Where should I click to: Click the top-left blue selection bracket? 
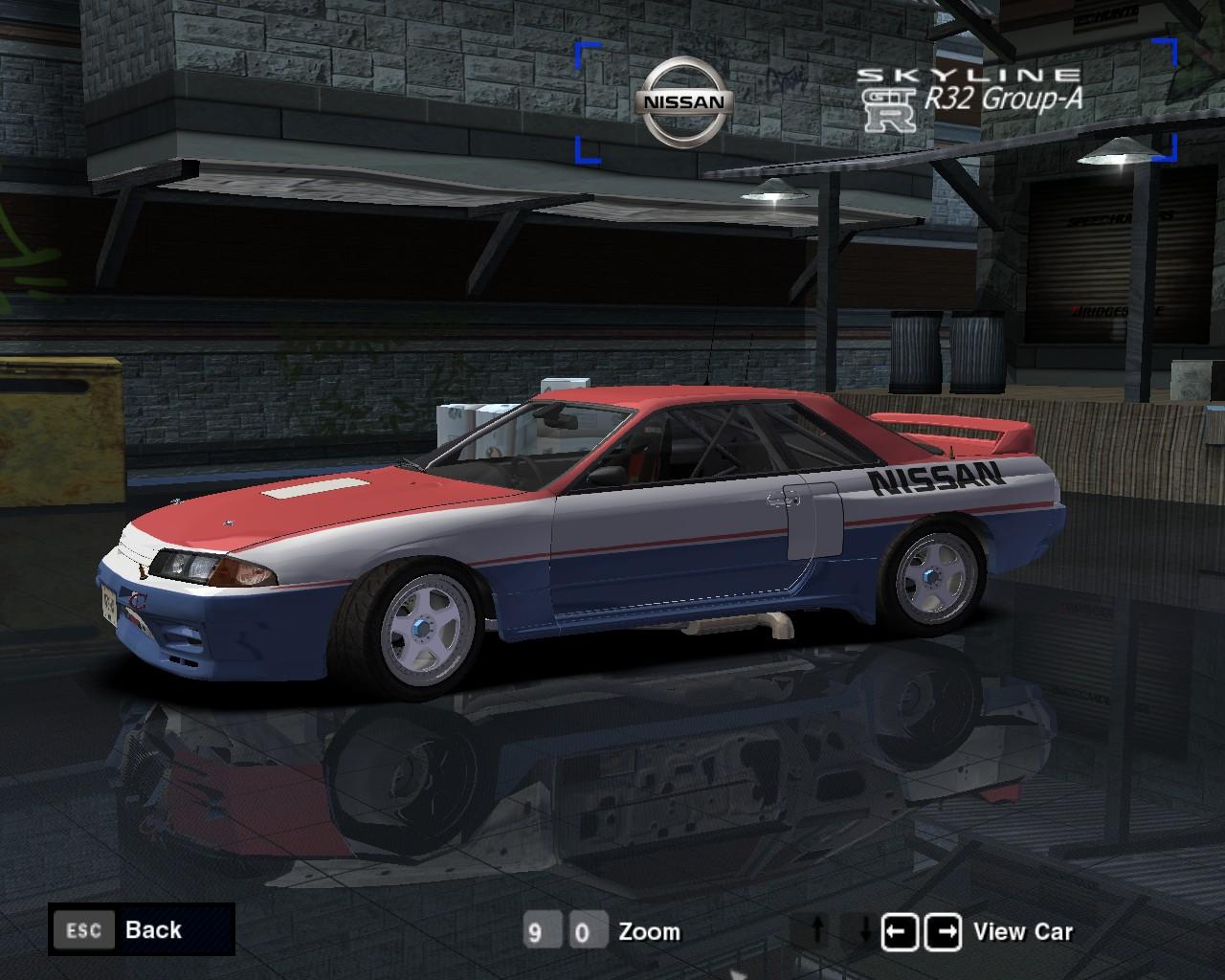(585, 48)
